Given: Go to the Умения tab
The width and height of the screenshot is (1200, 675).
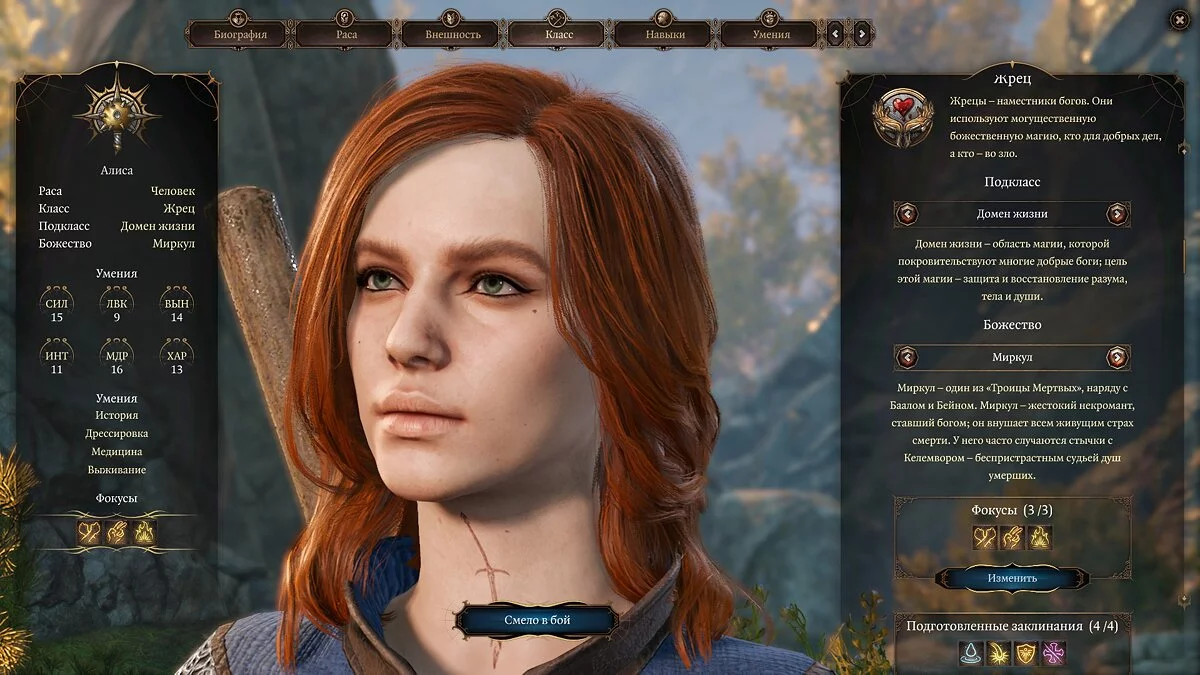Looking at the screenshot, I should point(771,35).
